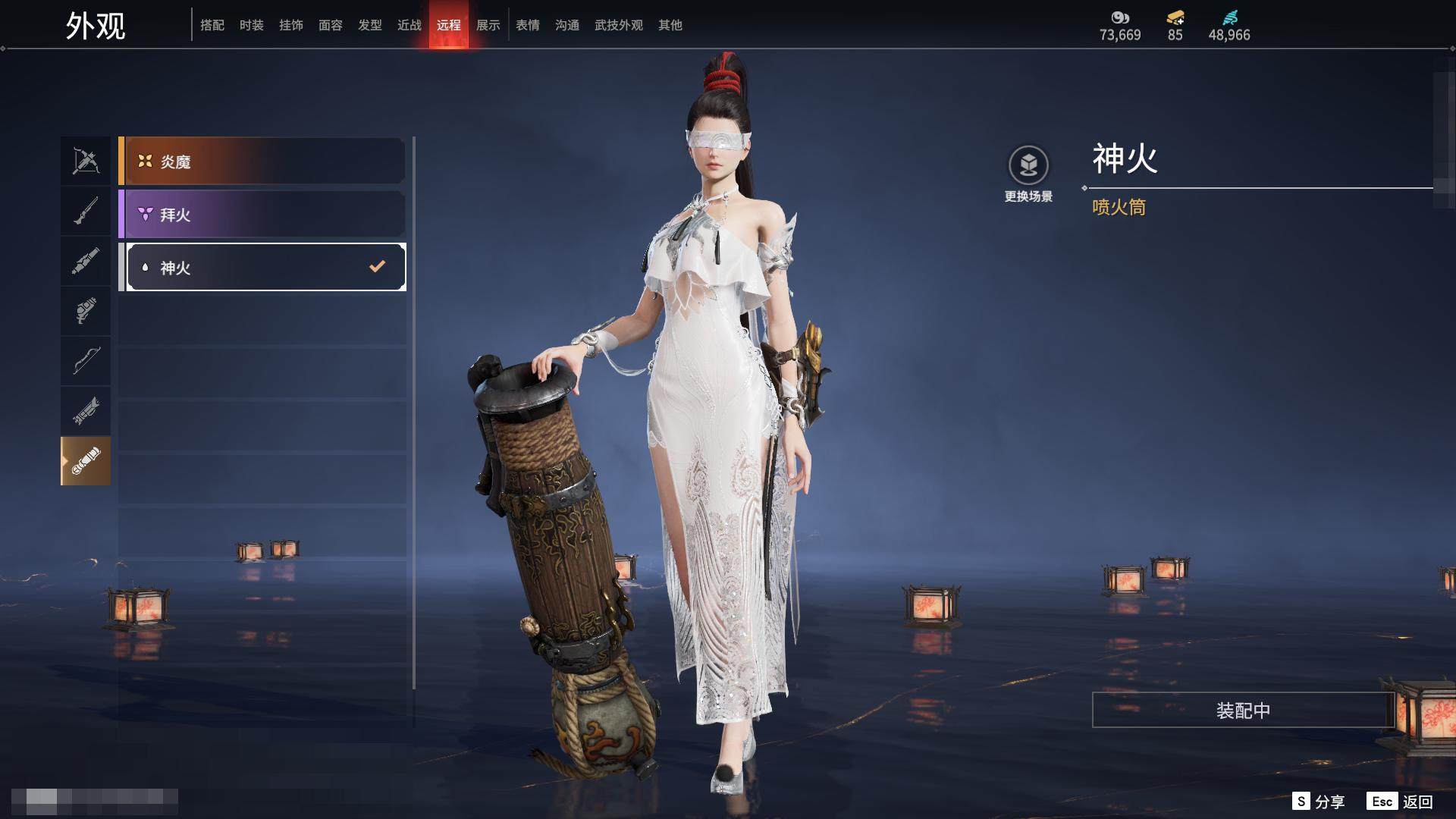1456x819 pixels.
Task: Open the 搭配 outfit tab
Action: (212, 25)
